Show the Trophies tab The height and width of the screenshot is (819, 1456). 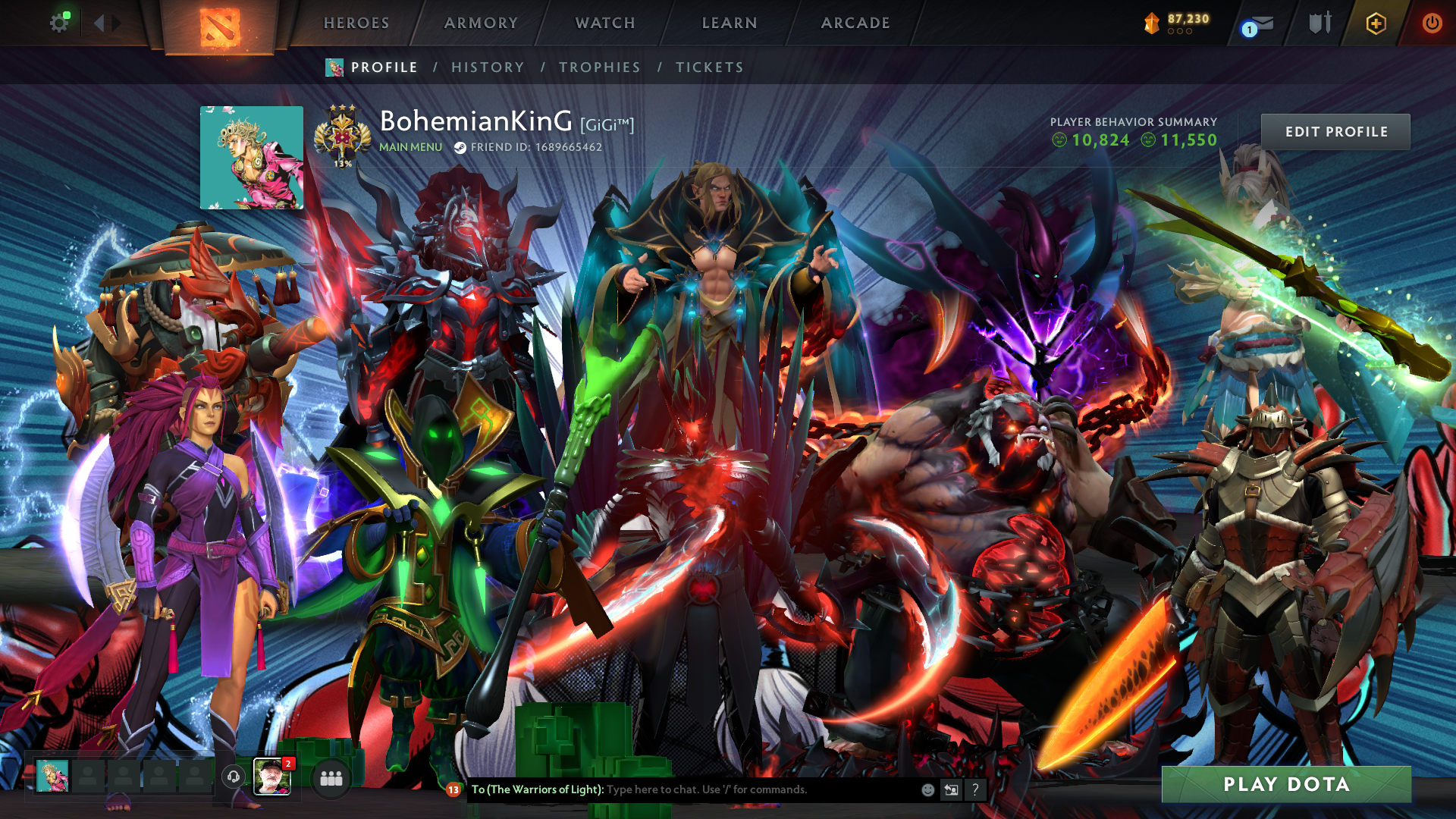[x=600, y=67]
